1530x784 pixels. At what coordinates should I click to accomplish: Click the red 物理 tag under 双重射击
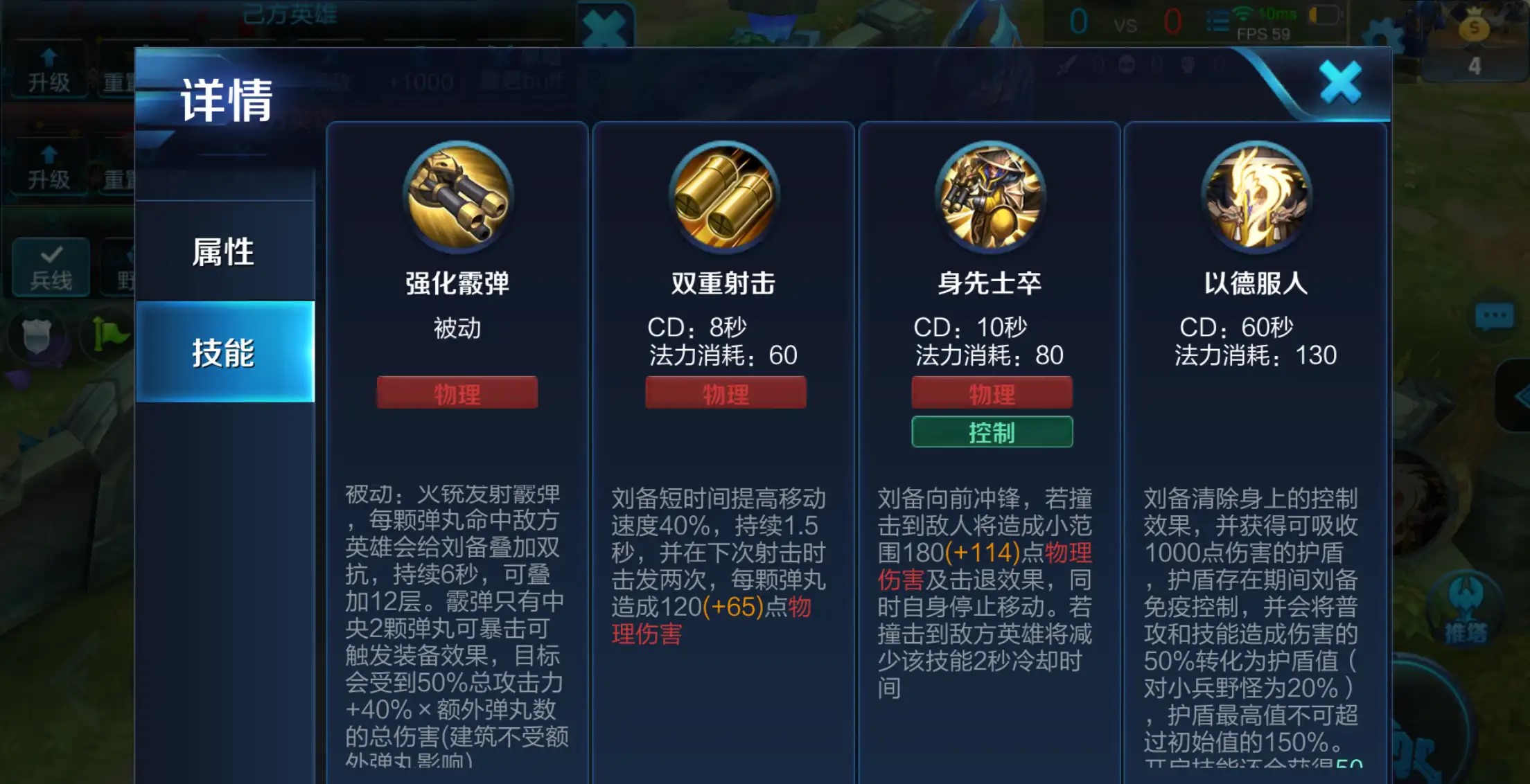point(725,393)
